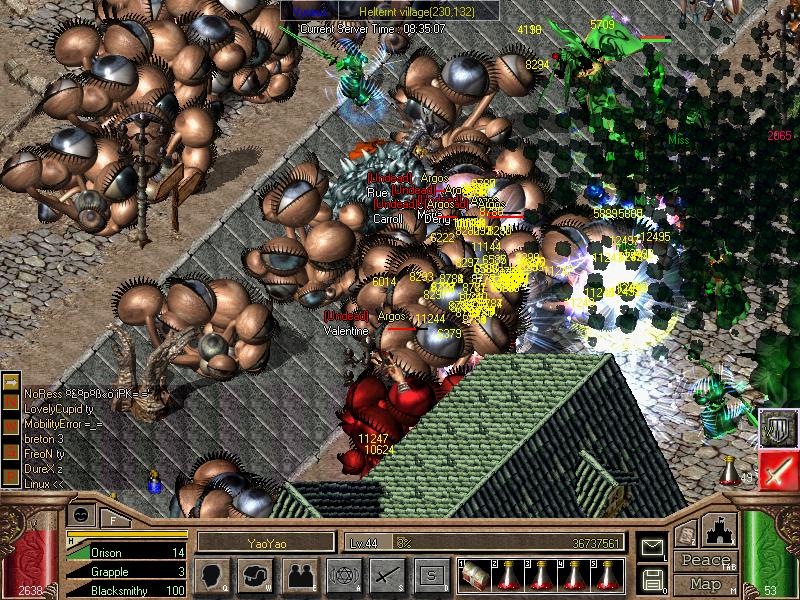The height and width of the screenshot is (600, 800).
Task: Toggle the Peace mode button
Action: 704,561
